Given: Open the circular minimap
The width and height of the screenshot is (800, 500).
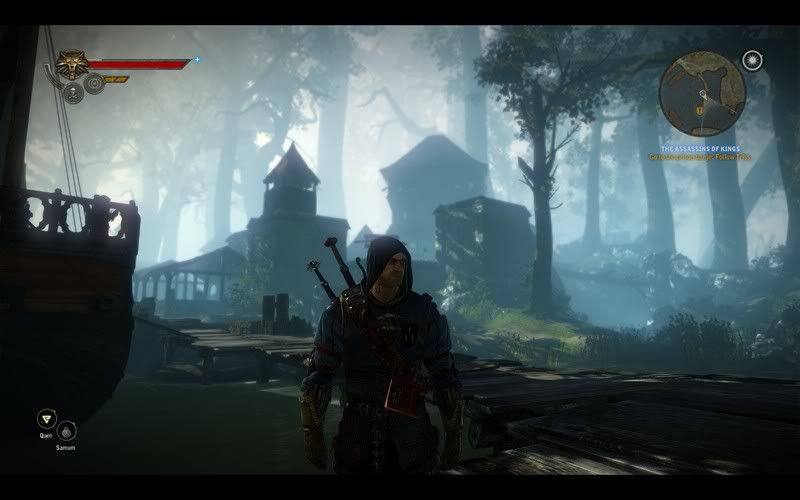Looking at the screenshot, I should pos(705,97).
